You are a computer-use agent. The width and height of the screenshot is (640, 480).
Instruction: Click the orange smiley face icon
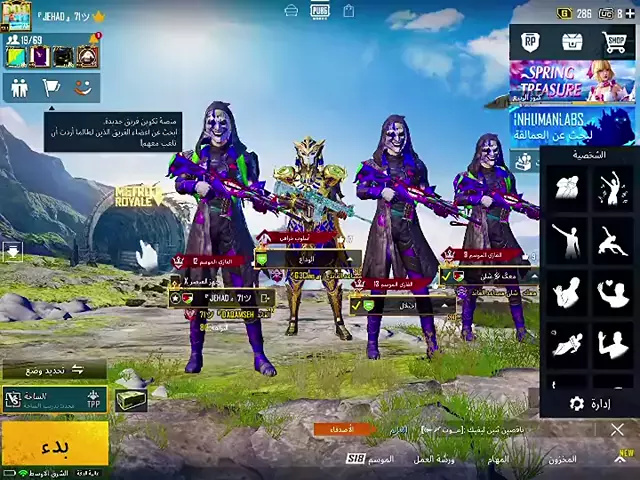point(82,88)
